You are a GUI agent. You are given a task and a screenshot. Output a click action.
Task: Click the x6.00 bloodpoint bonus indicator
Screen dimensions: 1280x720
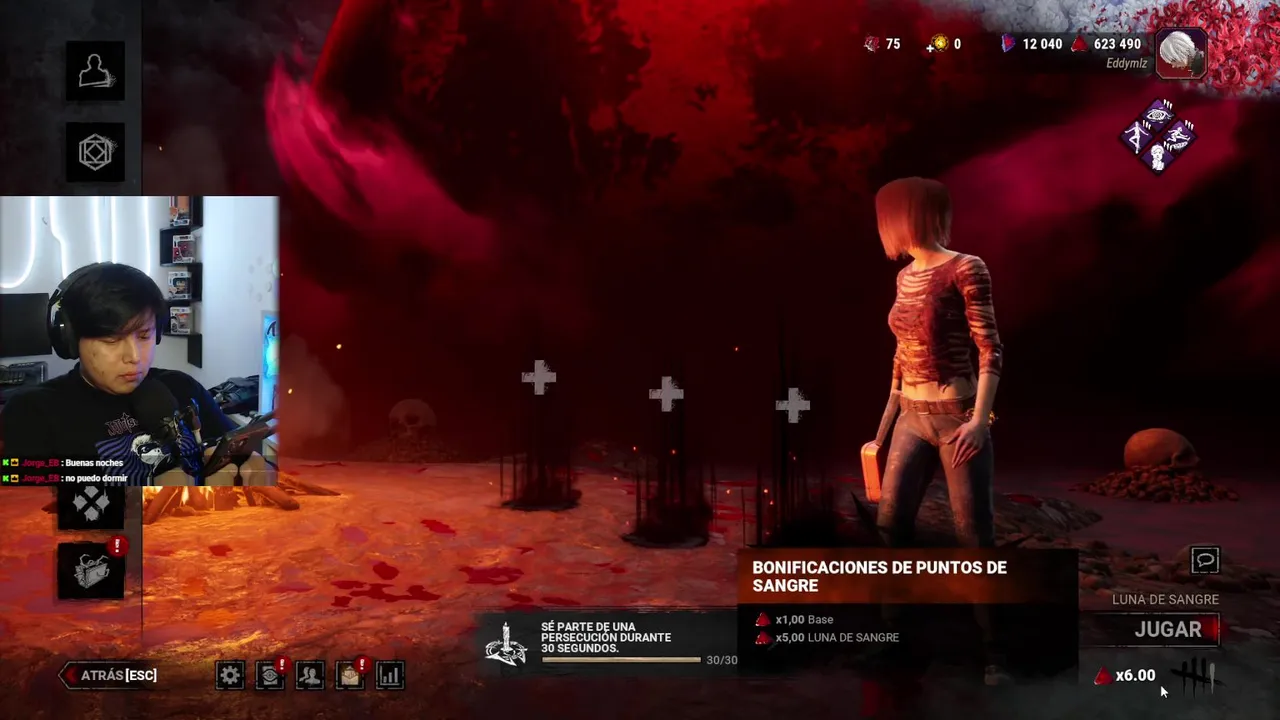pos(1126,676)
